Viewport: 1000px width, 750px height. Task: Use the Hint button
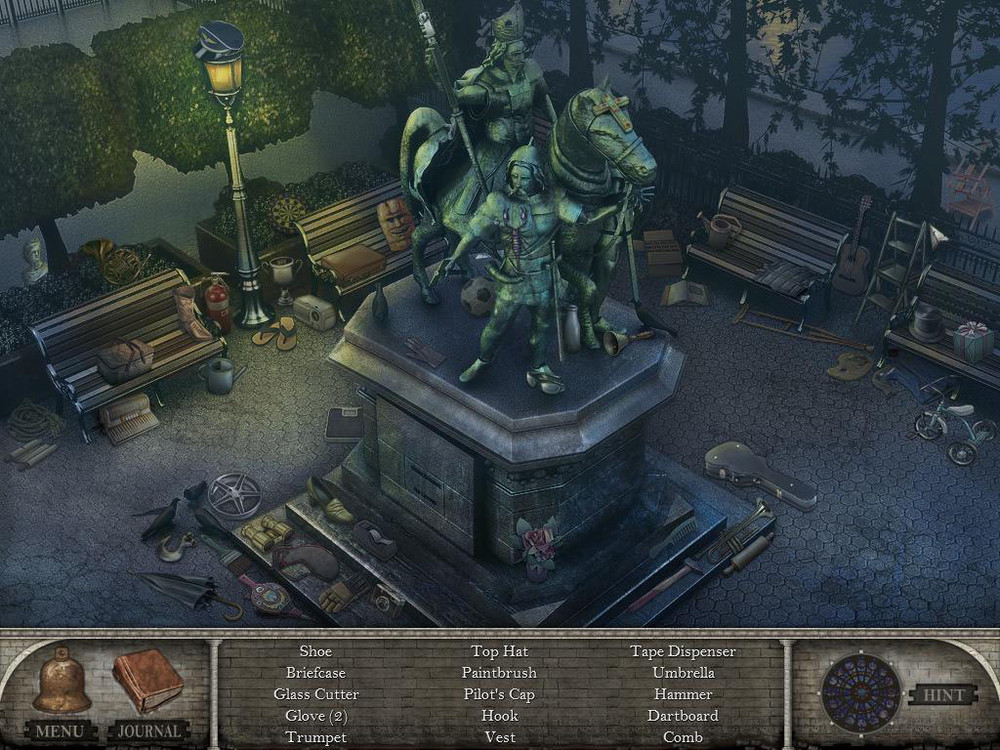click(942, 695)
